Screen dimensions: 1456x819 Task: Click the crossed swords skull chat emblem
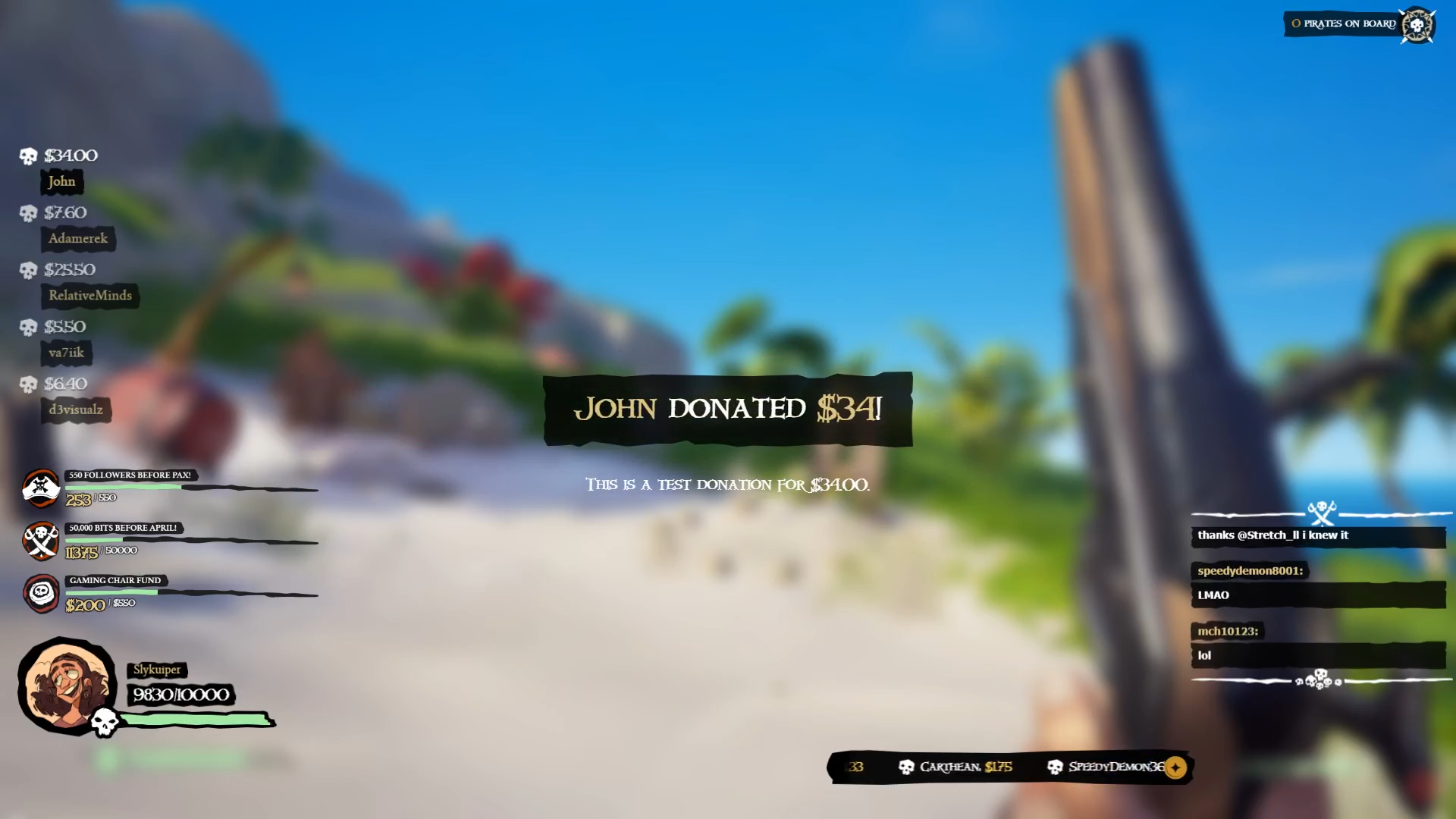coord(1322,513)
